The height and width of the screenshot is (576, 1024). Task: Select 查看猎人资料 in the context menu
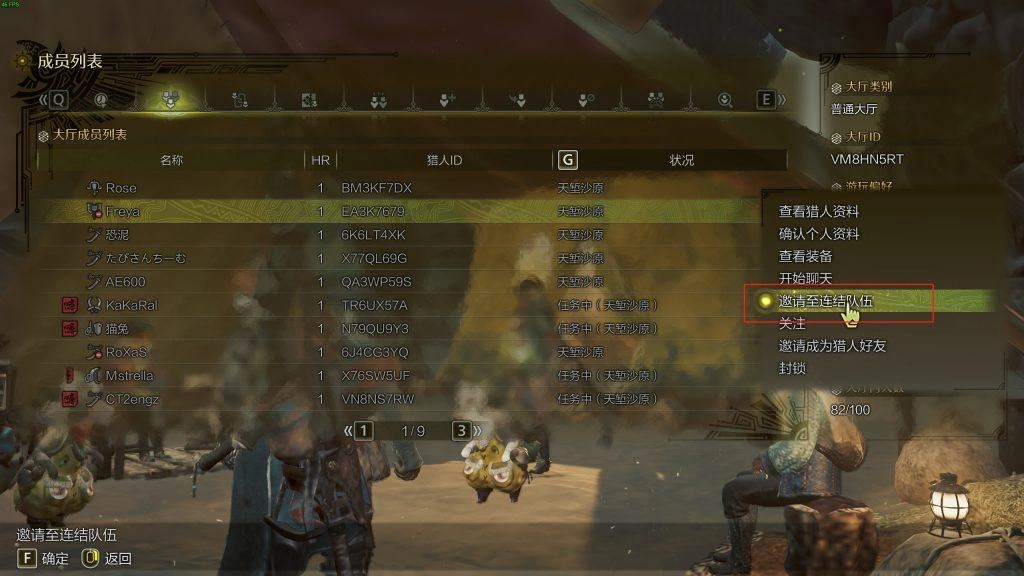point(818,212)
